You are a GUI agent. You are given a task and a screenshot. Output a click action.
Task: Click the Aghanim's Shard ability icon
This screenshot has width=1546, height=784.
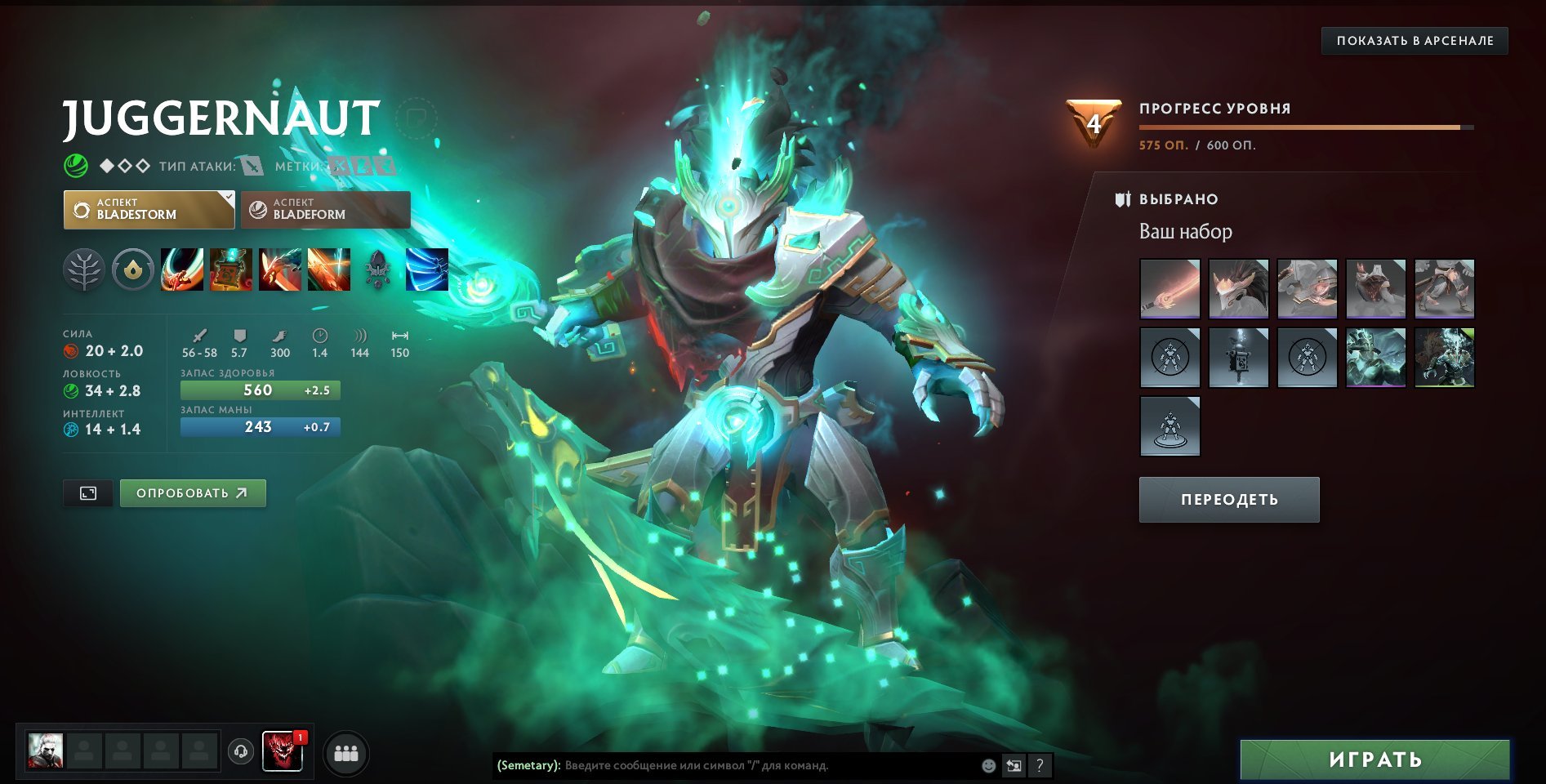(x=381, y=271)
